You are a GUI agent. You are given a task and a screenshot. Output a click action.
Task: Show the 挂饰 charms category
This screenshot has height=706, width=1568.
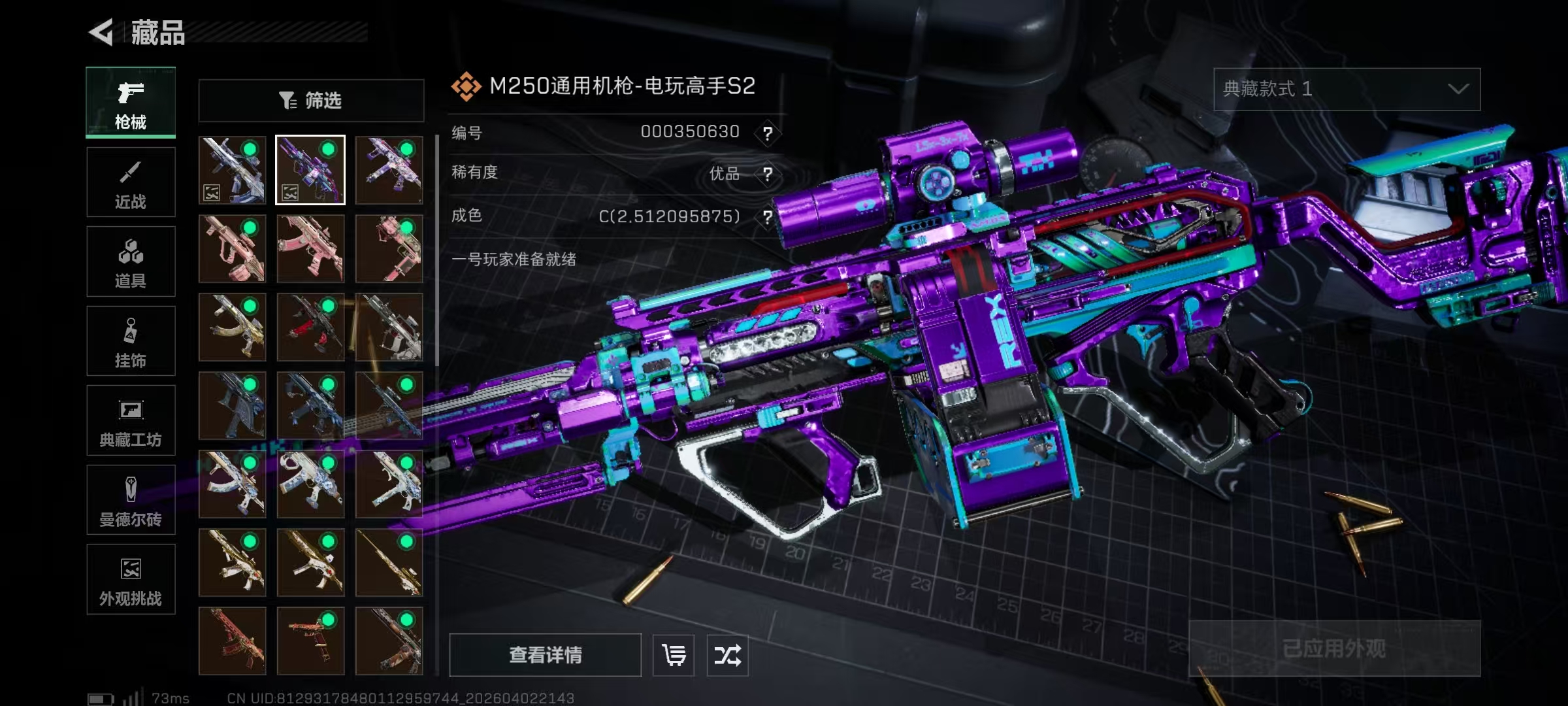click(x=131, y=341)
